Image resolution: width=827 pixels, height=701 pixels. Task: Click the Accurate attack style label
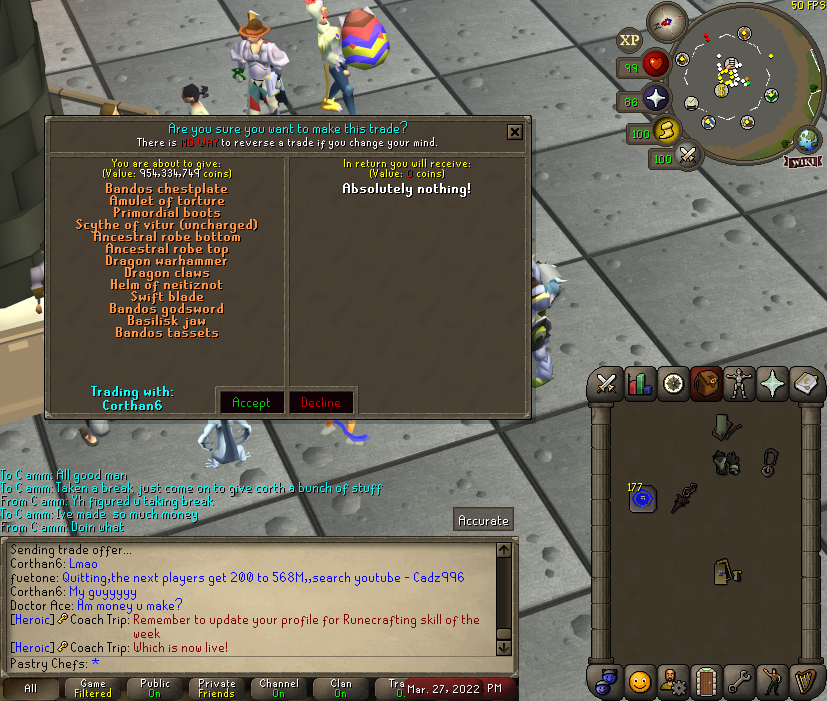click(x=484, y=520)
